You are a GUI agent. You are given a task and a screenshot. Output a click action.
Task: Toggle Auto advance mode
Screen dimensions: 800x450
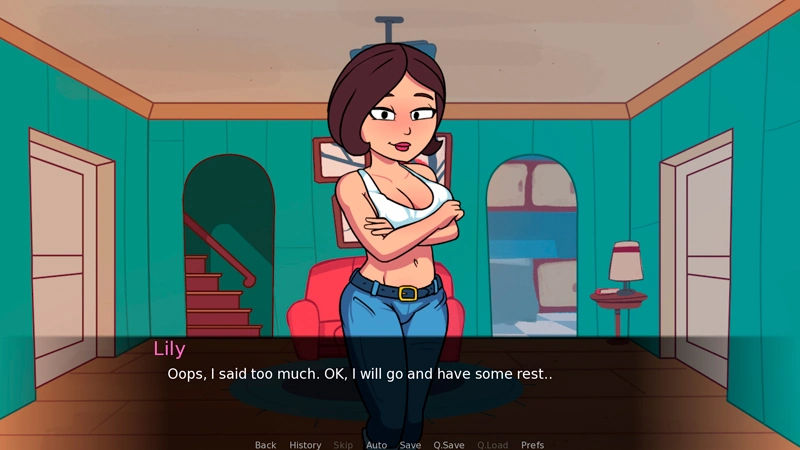(376, 444)
